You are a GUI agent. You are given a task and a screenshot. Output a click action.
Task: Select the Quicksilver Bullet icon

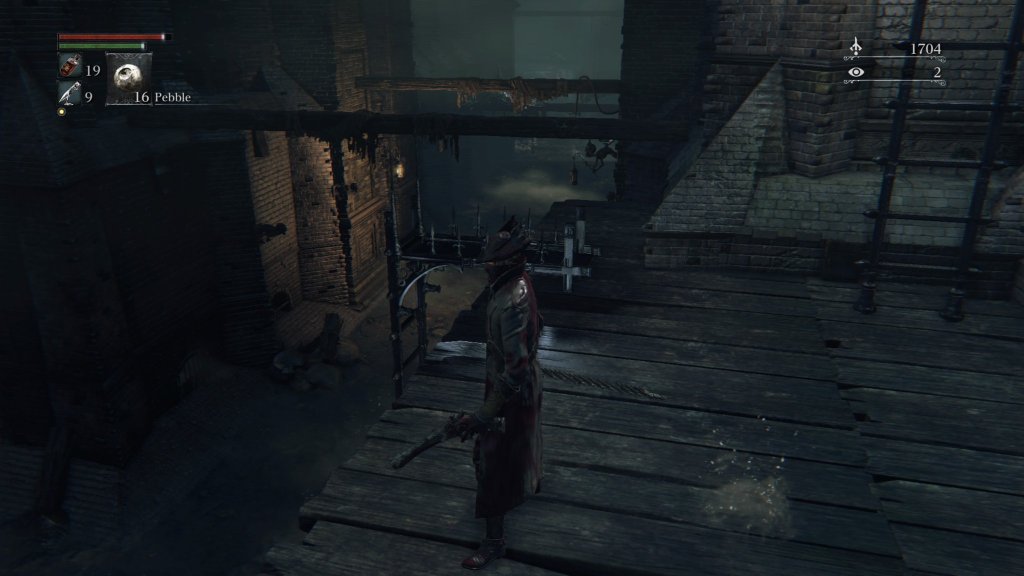coord(69,94)
